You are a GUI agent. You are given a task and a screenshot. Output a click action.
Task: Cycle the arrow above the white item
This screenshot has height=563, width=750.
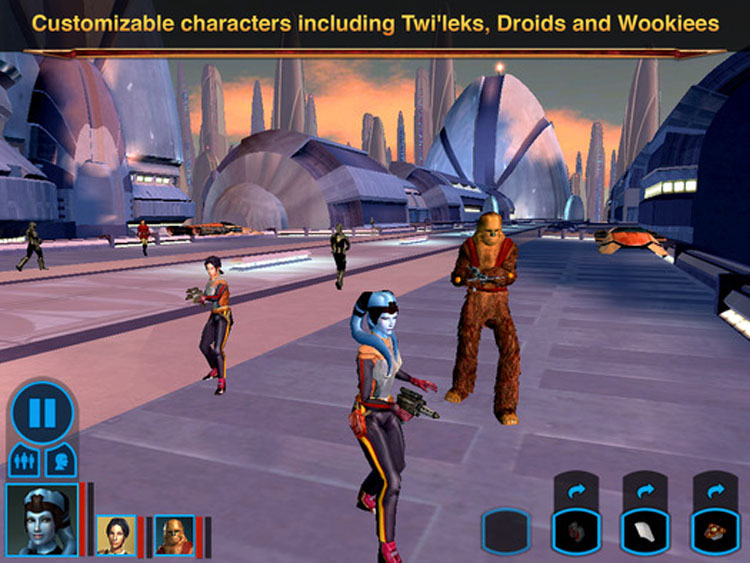pyautogui.click(x=645, y=491)
